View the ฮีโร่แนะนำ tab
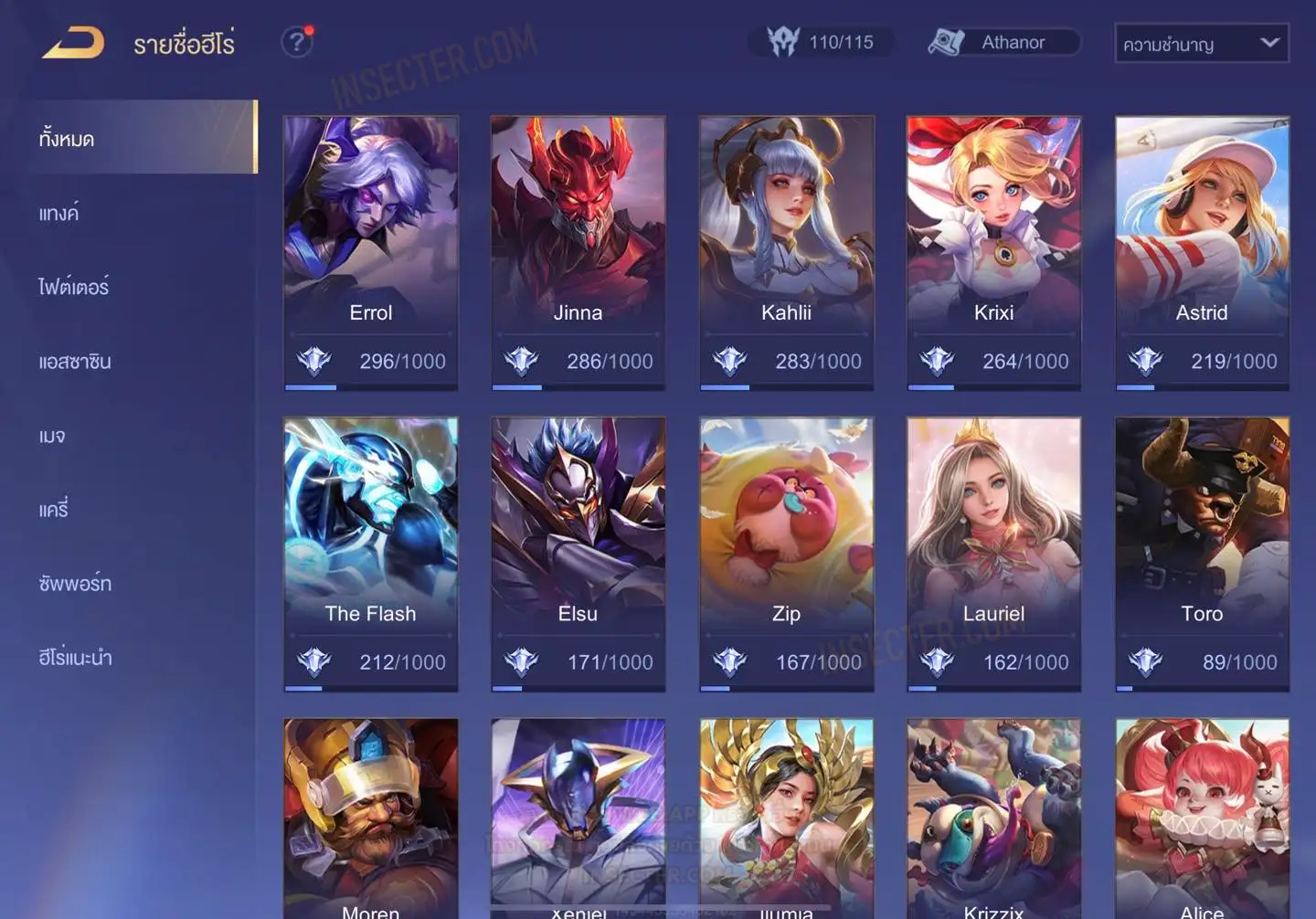Image resolution: width=1316 pixels, height=919 pixels. coord(75,658)
